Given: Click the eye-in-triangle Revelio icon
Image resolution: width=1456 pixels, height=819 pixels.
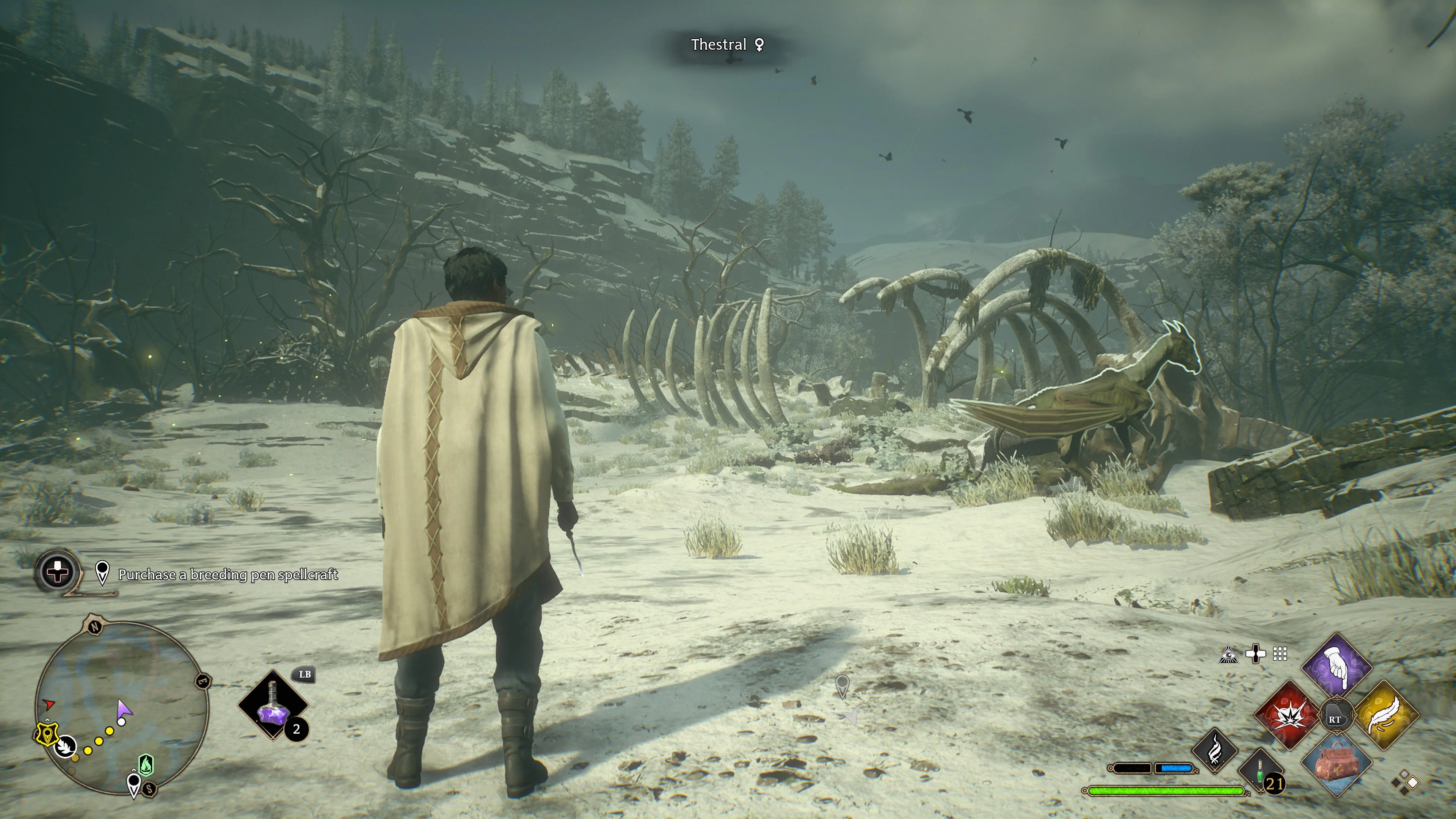Looking at the screenshot, I should (x=1229, y=654).
